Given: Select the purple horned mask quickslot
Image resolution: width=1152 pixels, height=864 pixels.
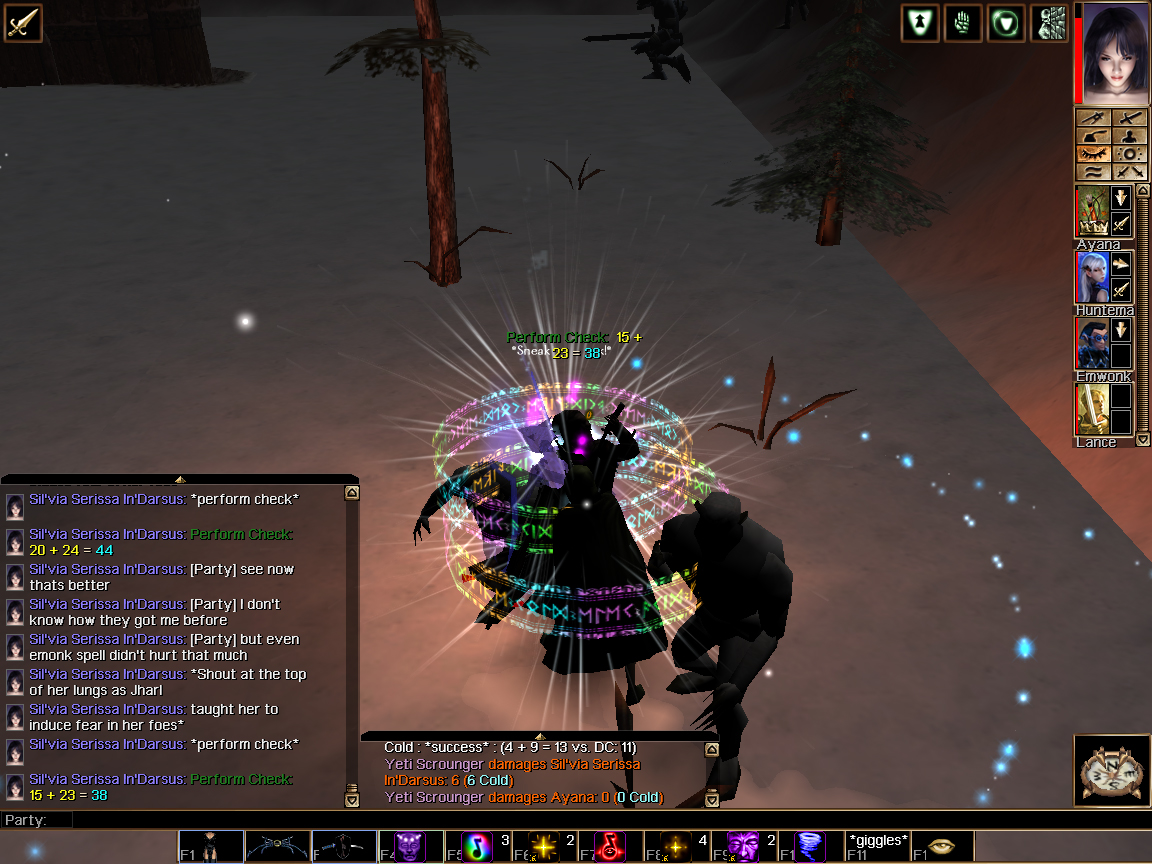Looking at the screenshot, I should (409, 846).
